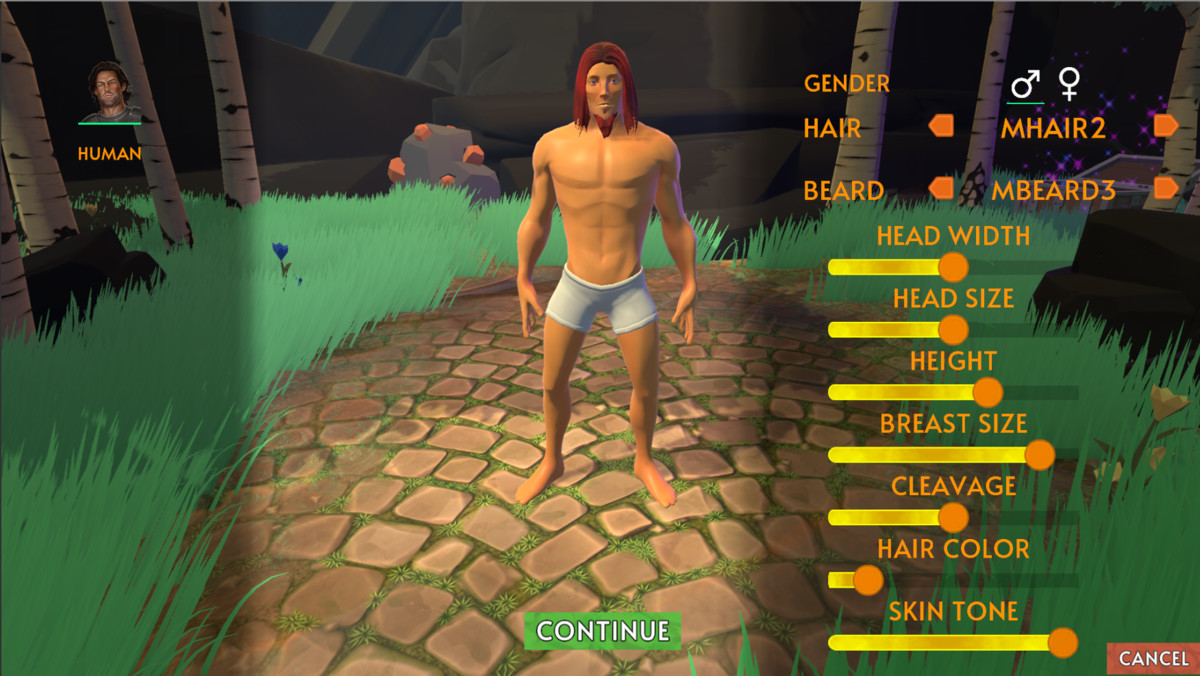Grab the Height slider handle

tap(988, 392)
